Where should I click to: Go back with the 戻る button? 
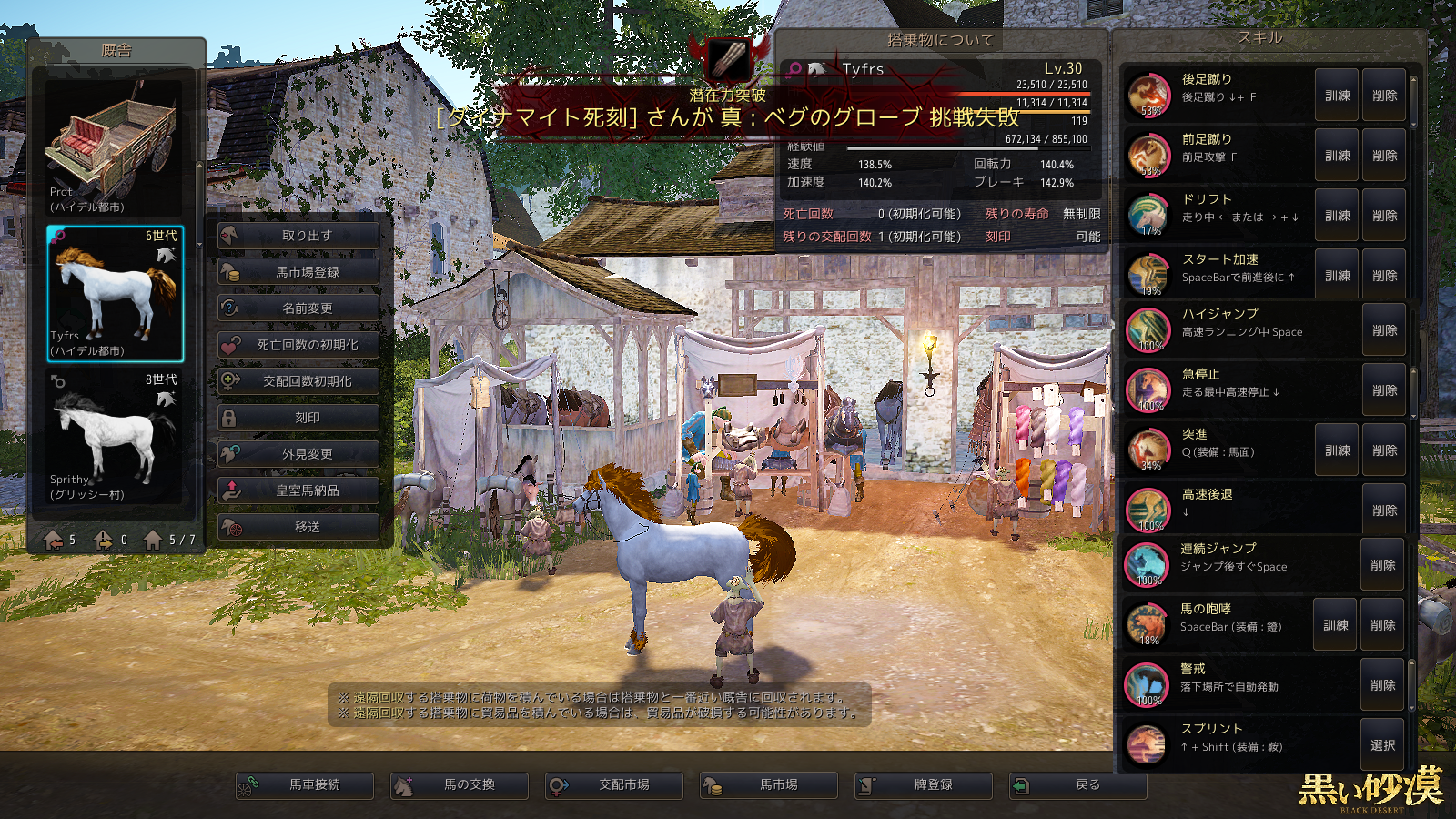[1078, 784]
